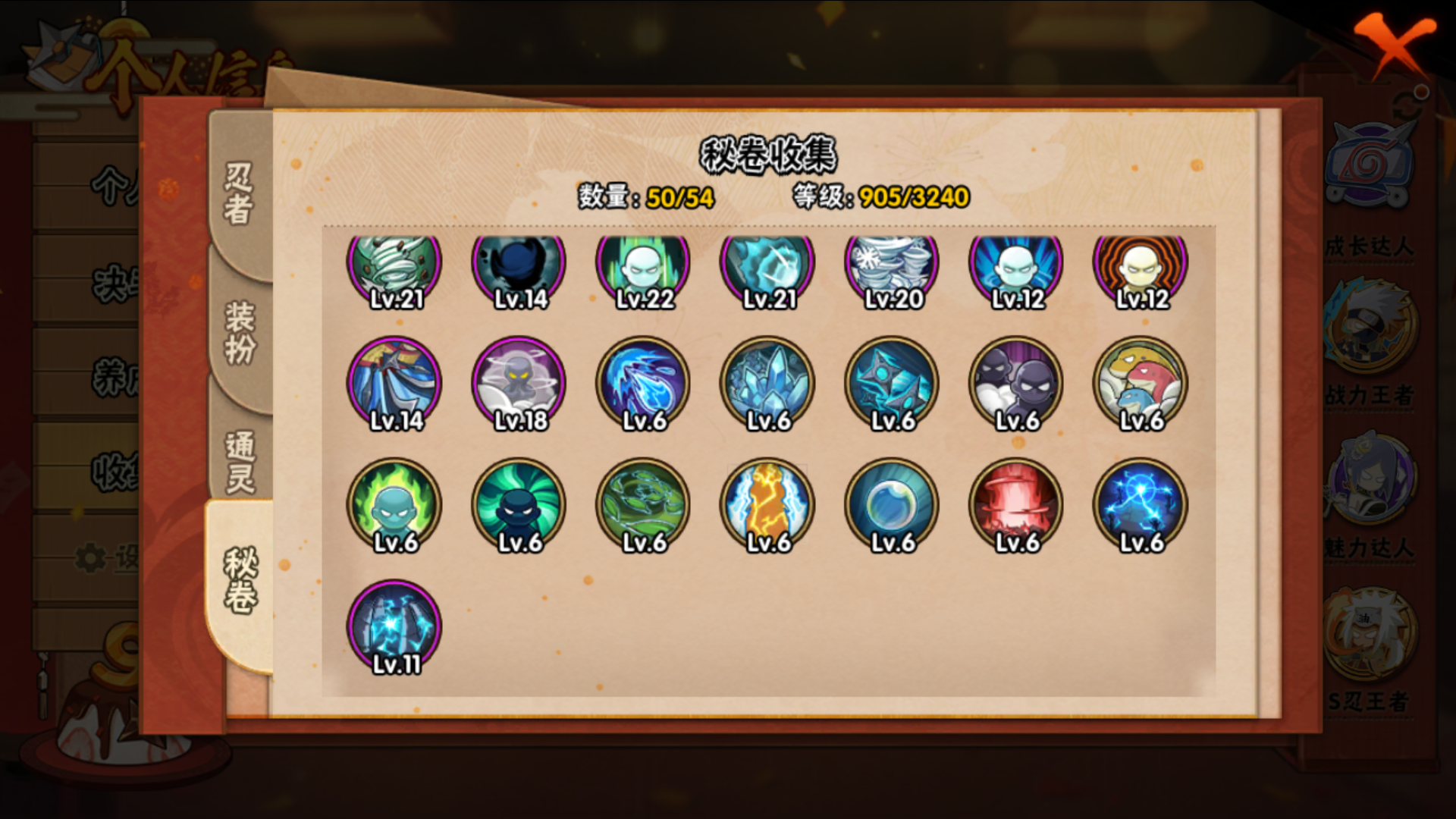Choose the red pillar blast scroll
1456x819 pixels.
click(x=1016, y=504)
